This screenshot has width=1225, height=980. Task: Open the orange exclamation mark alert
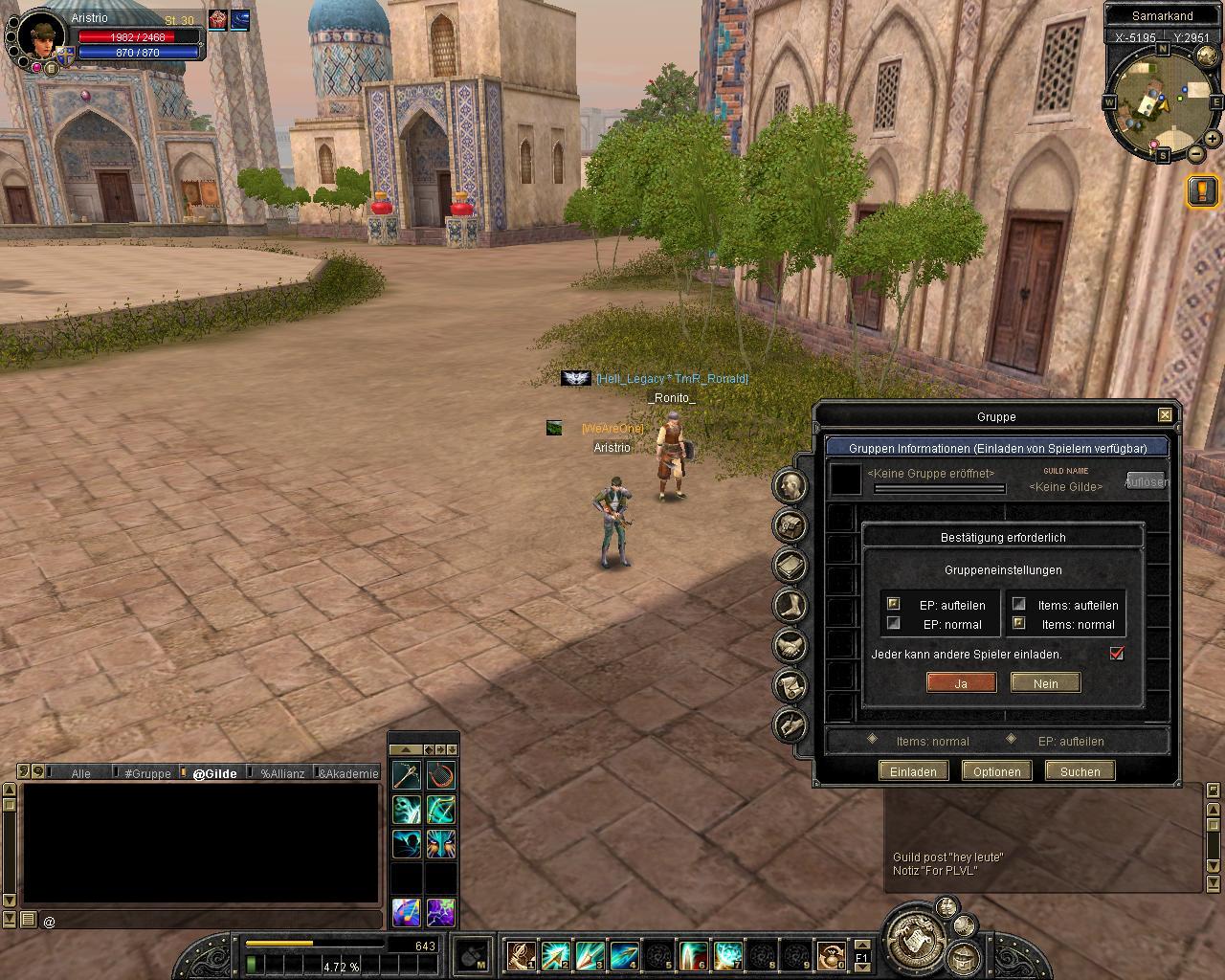(x=1202, y=190)
